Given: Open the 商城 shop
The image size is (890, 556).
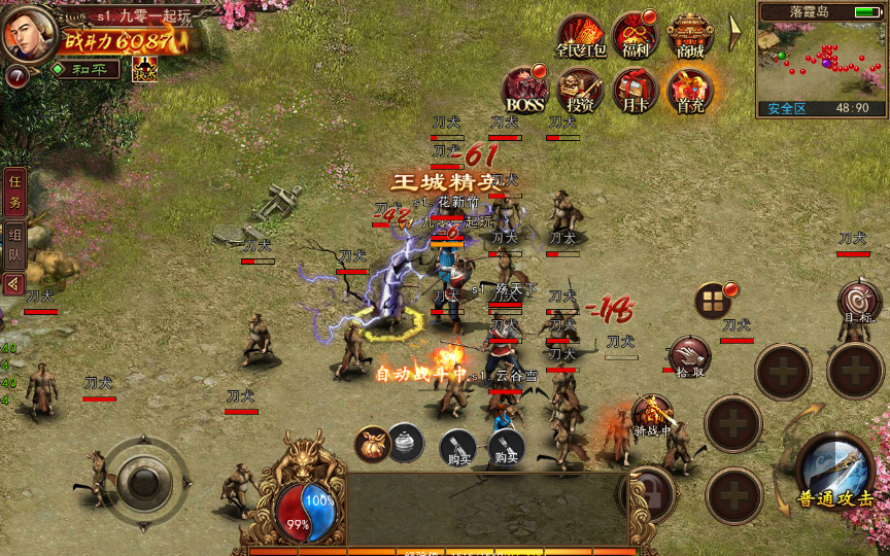Looking at the screenshot, I should (x=689, y=35).
